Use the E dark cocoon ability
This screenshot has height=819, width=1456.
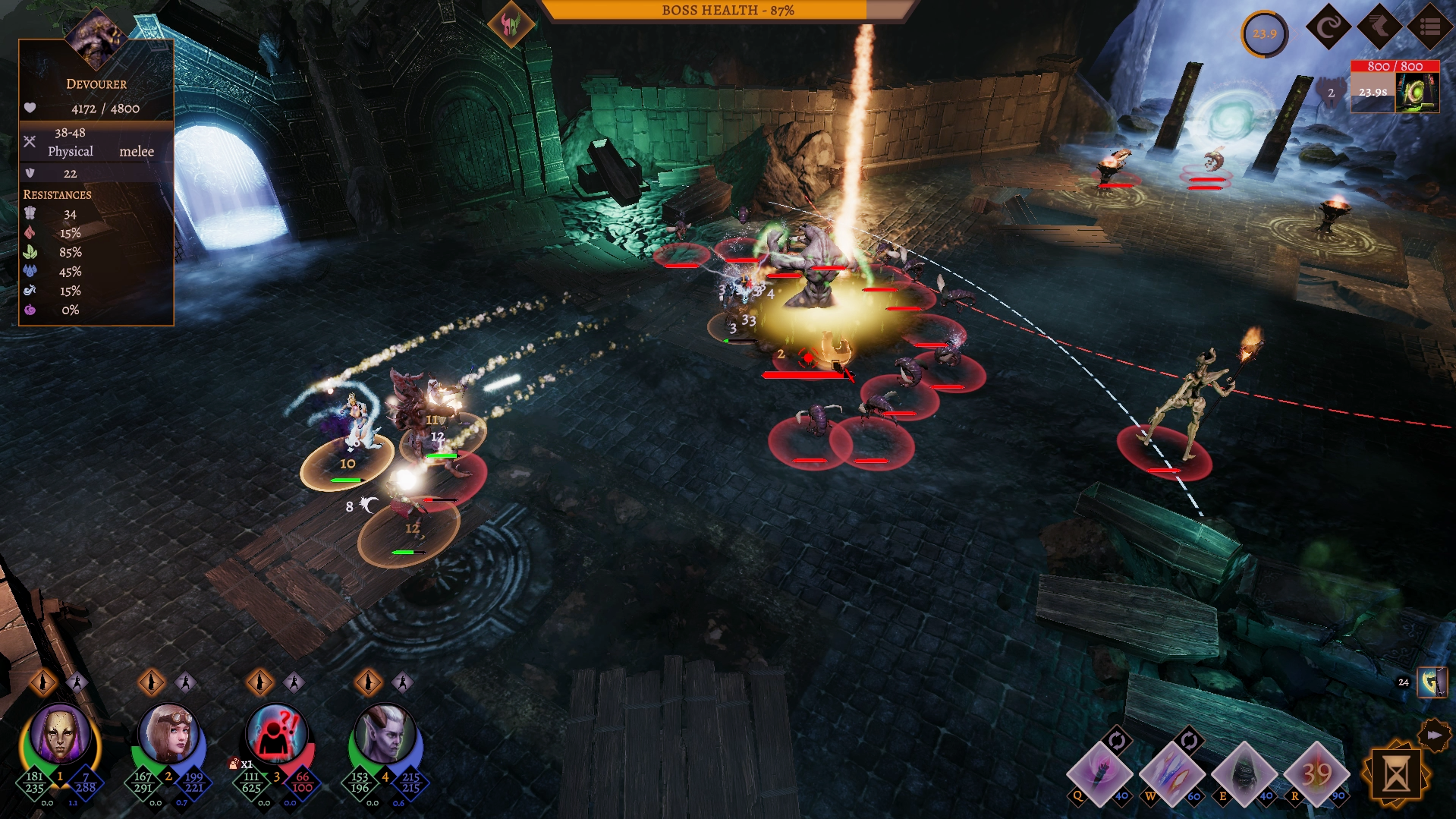[x=1244, y=773]
